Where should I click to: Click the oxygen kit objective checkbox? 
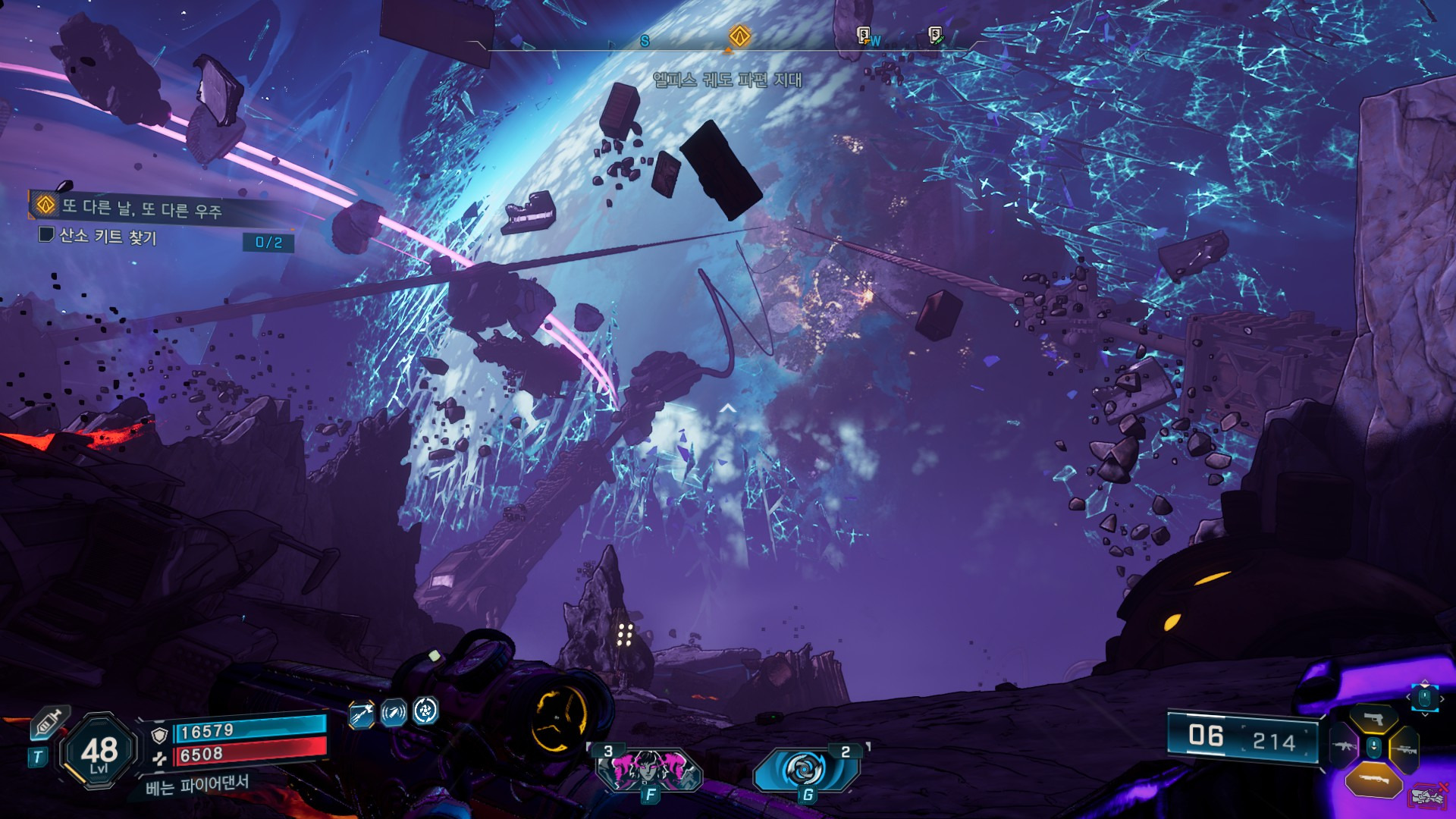[46, 234]
